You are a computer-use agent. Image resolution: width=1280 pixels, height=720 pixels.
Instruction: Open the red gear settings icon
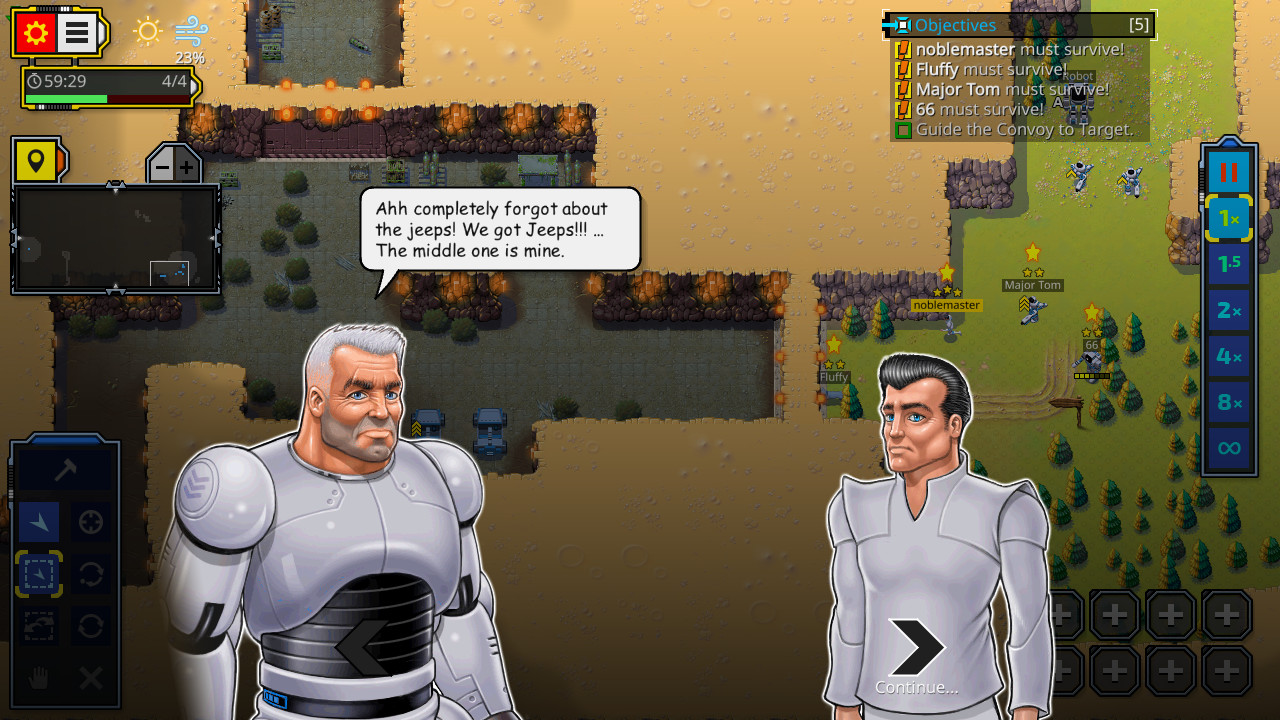click(37, 32)
